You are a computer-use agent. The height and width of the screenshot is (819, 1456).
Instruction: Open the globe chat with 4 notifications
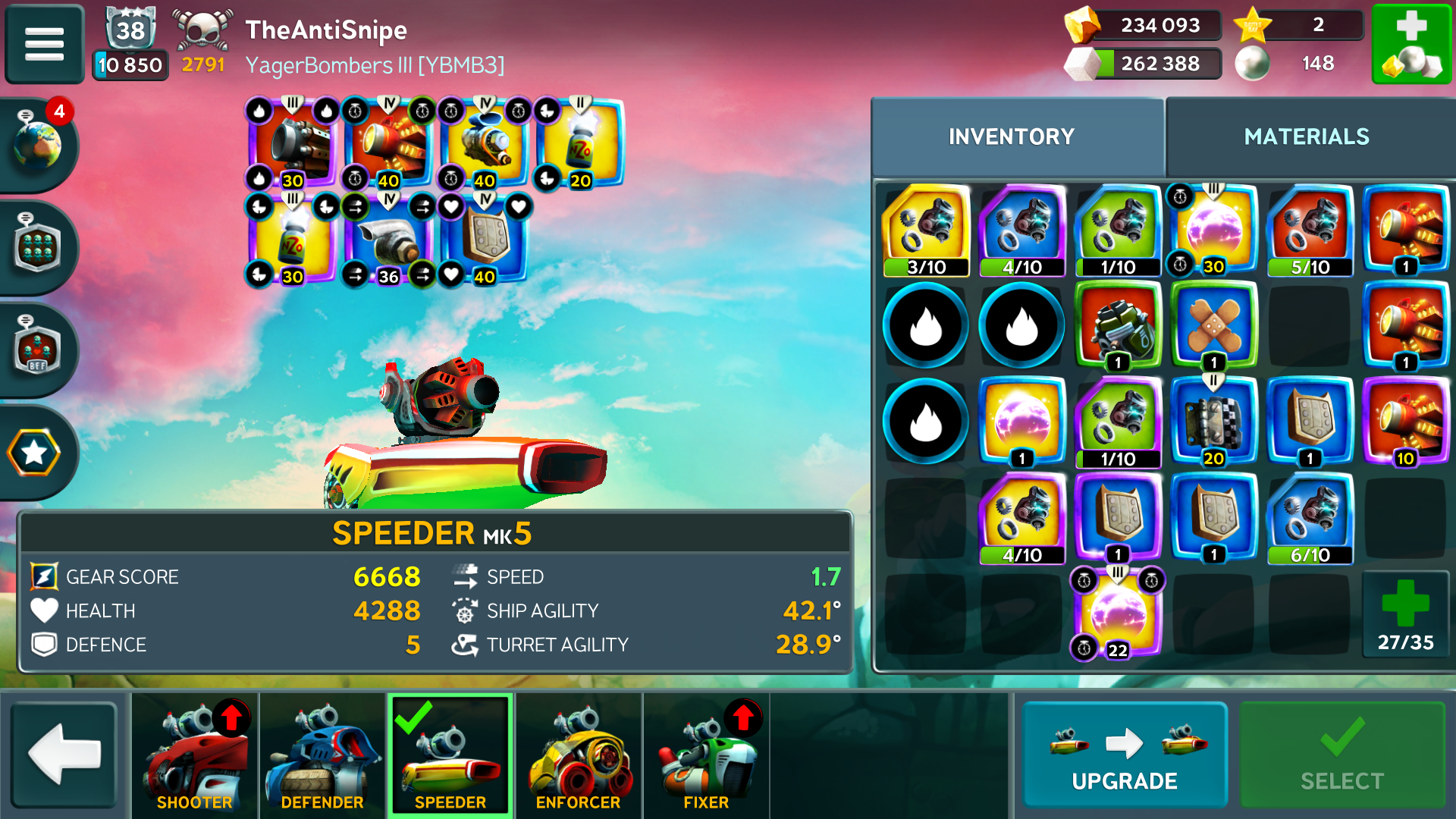[36, 143]
